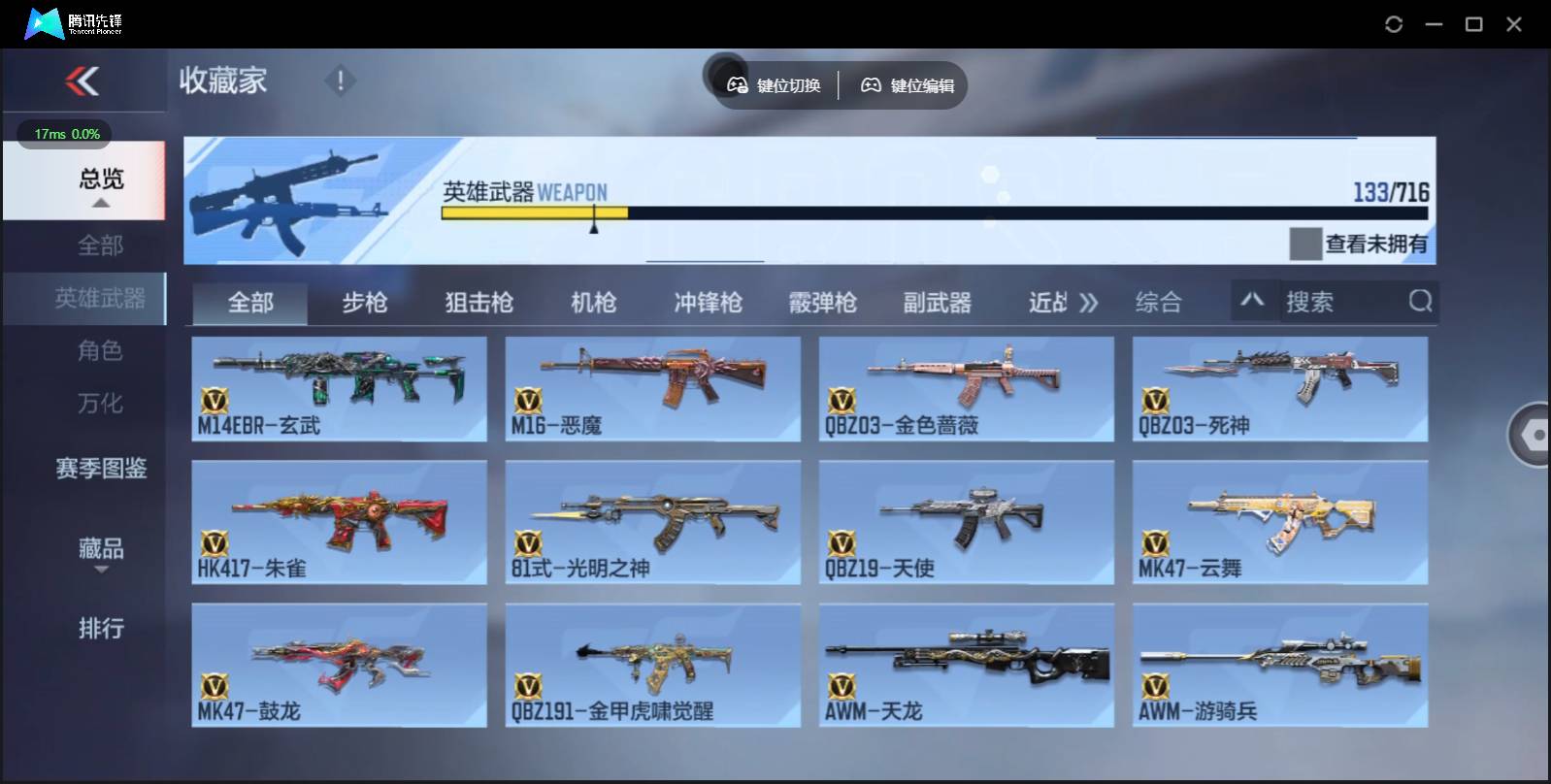Switch to the 狙击枪 tab
The width and height of the screenshot is (1551, 784).
(x=478, y=302)
